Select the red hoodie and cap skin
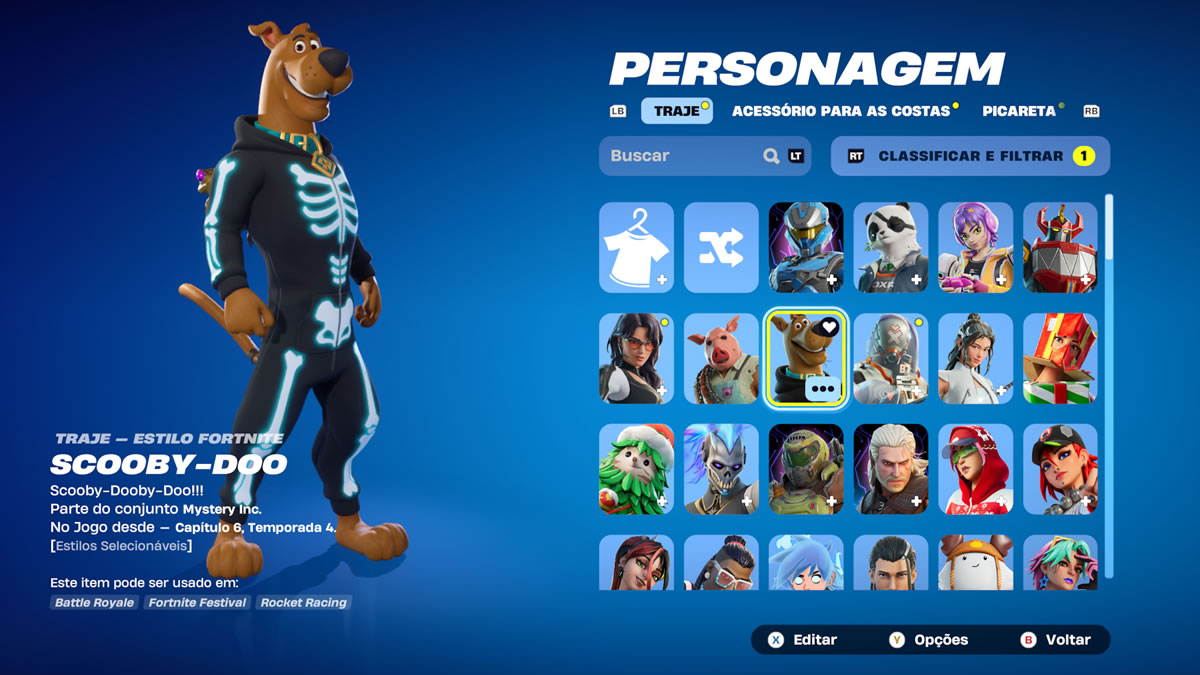 pos(975,469)
